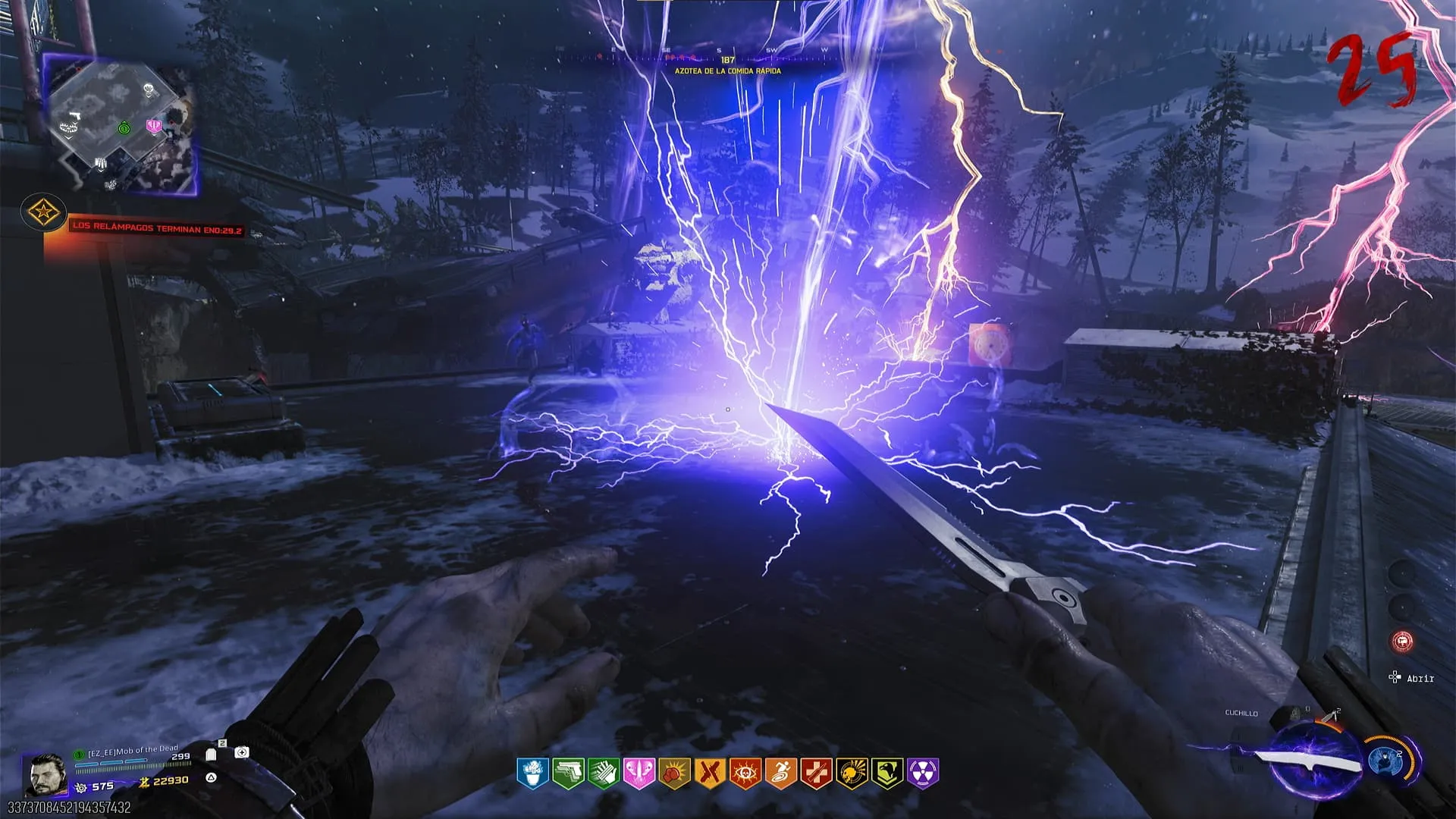Click the red circular scorestreak icon
1456x819 pixels.
(x=1403, y=642)
